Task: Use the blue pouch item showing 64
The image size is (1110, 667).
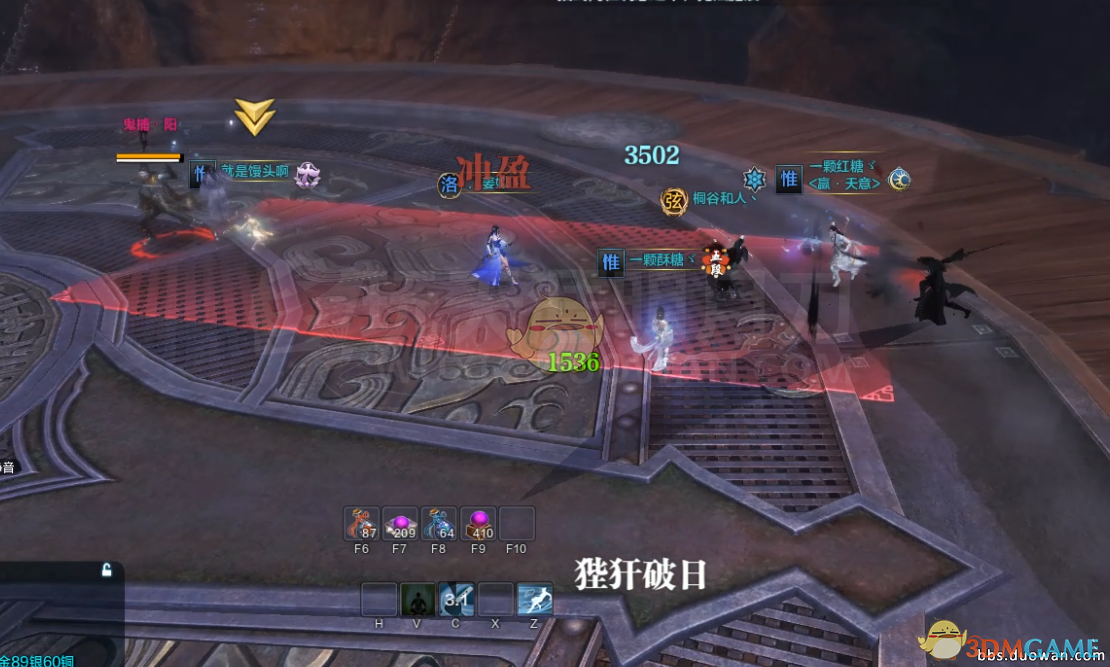Action: pos(439,523)
